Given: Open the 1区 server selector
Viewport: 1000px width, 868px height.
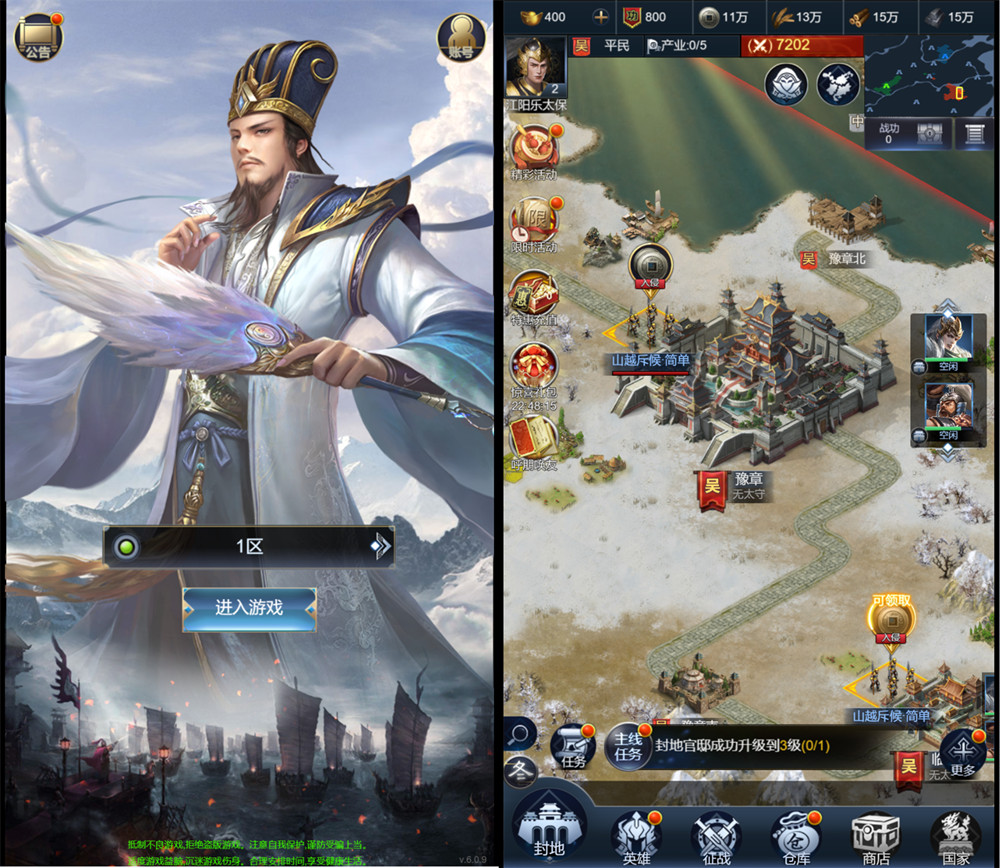Looking at the screenshot, I should 249,547.
